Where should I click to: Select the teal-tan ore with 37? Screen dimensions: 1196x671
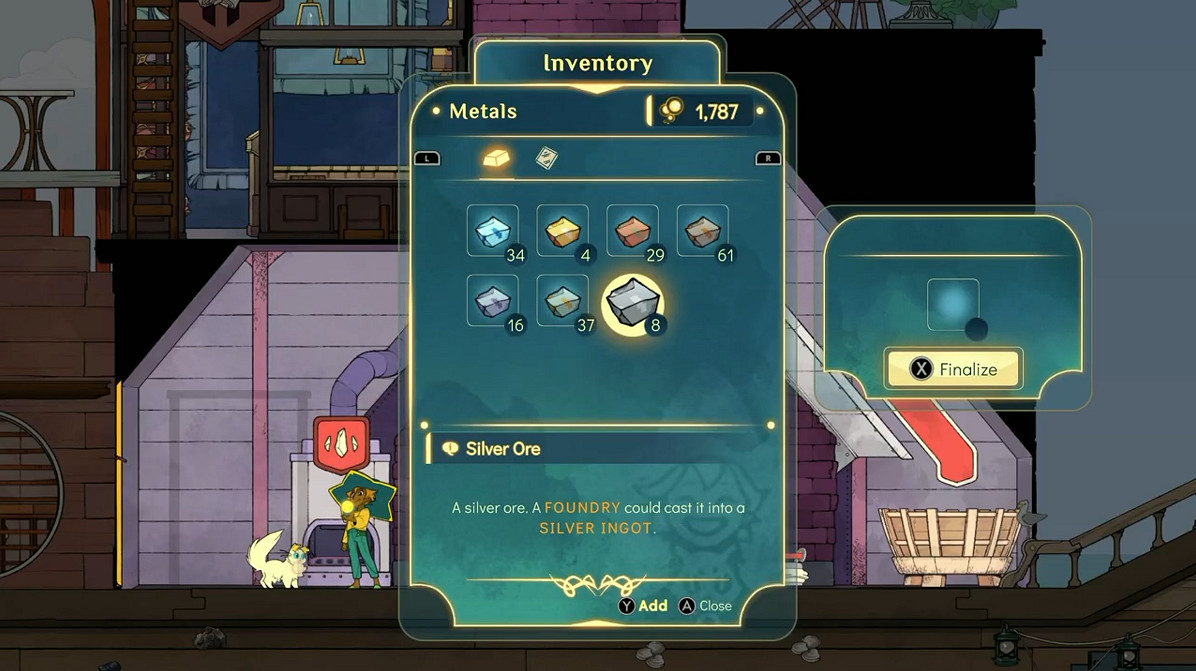pyautogui.click(x=563, y=300)
